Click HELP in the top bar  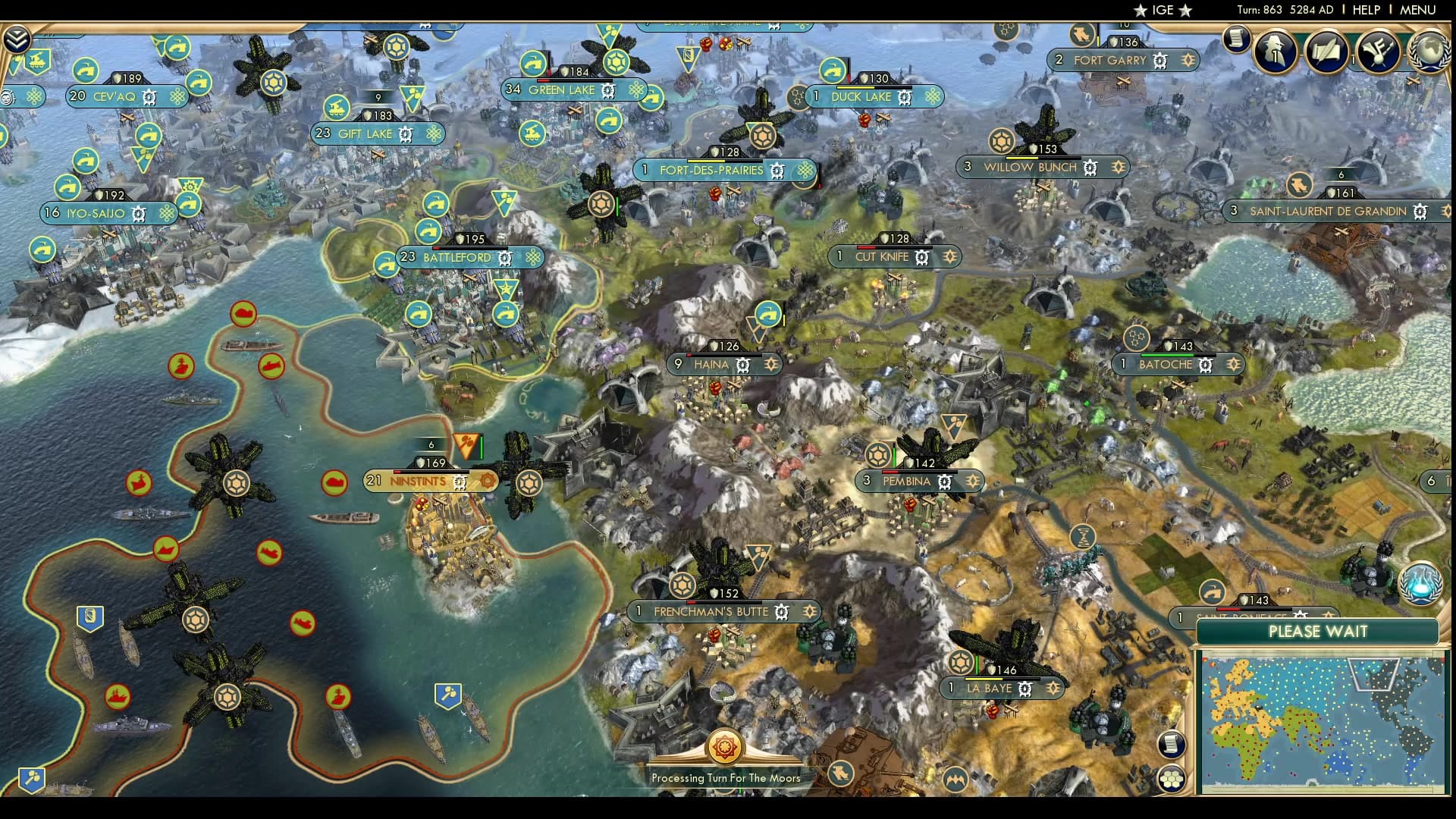(x=1365, y=9)
